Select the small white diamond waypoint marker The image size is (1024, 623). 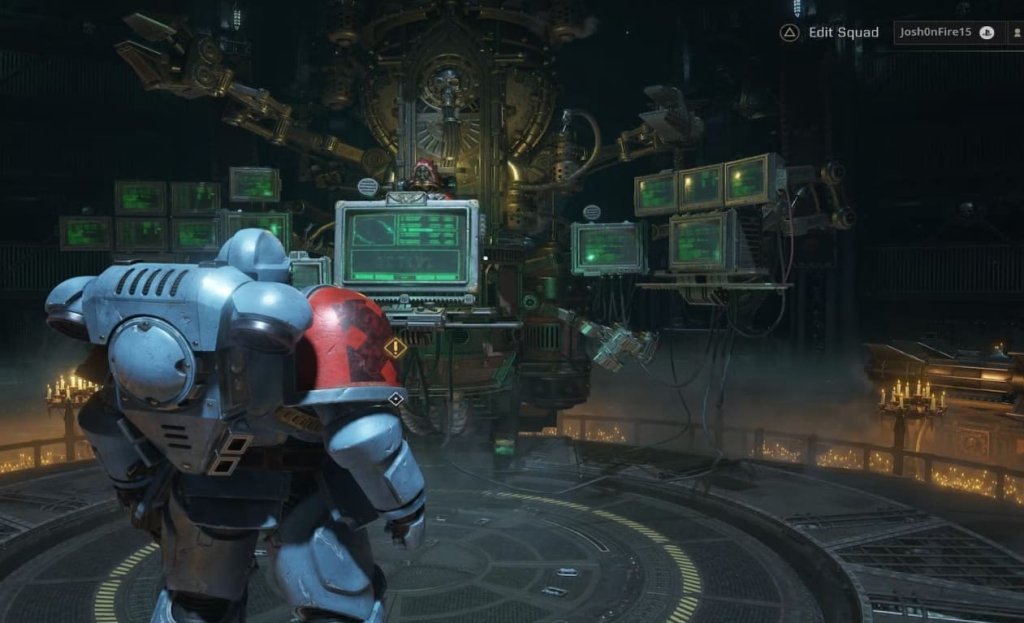(x=396, y=399)
